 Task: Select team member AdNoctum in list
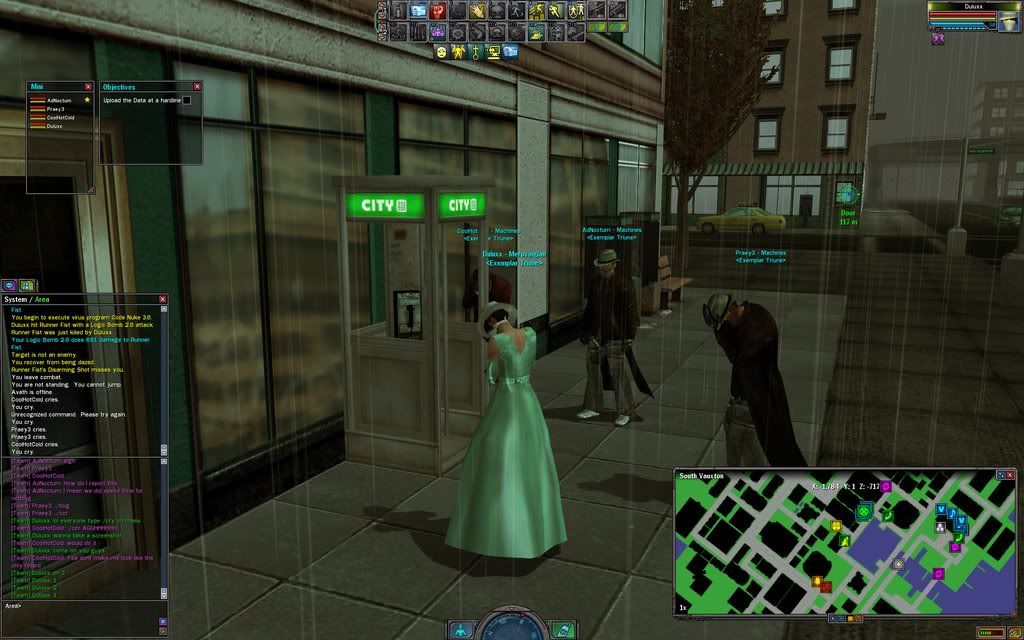(57, 100)
